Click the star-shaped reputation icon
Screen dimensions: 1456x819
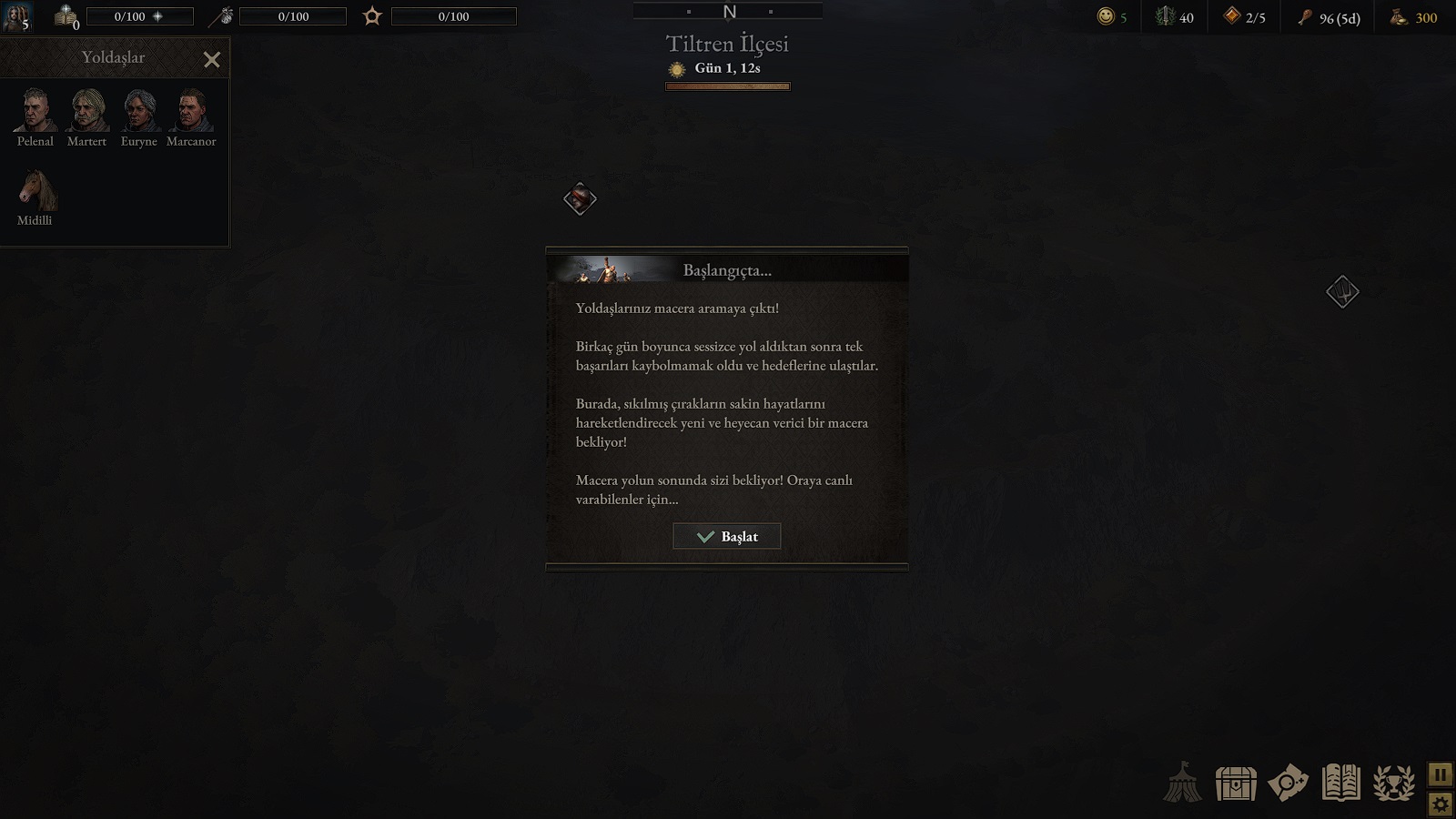point(372,16)
